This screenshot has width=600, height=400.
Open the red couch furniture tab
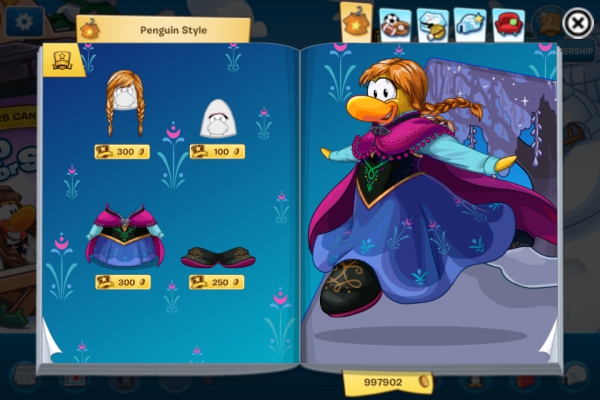[508, 24]
